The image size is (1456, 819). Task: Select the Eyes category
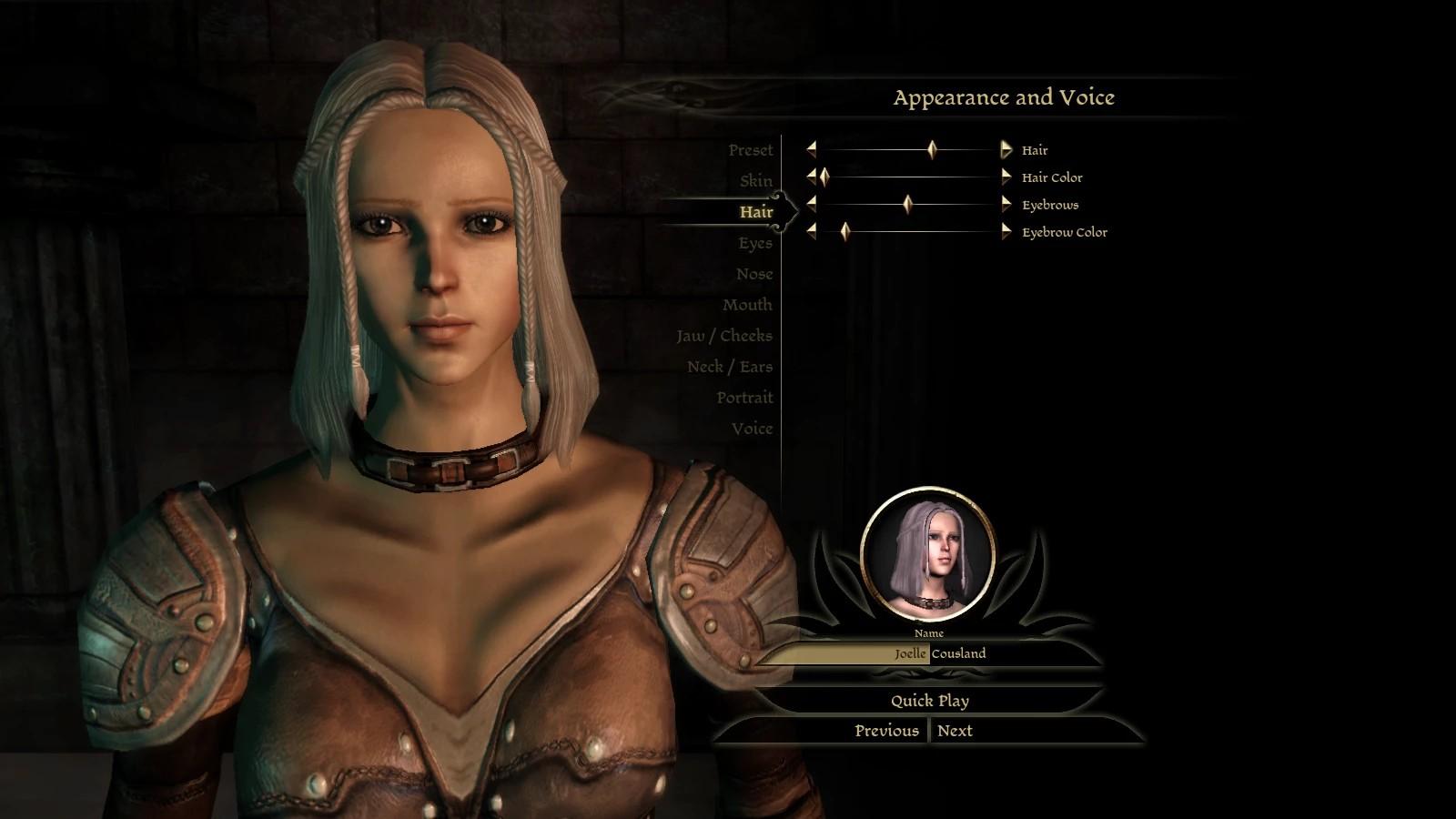754,243
